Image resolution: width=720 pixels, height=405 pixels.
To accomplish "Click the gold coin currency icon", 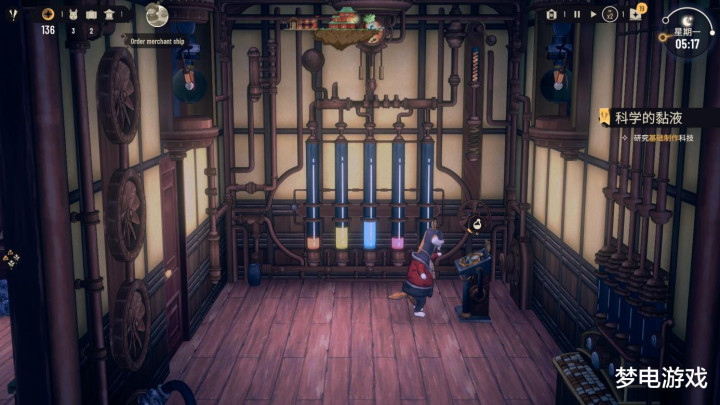I will tap(48, 14).
